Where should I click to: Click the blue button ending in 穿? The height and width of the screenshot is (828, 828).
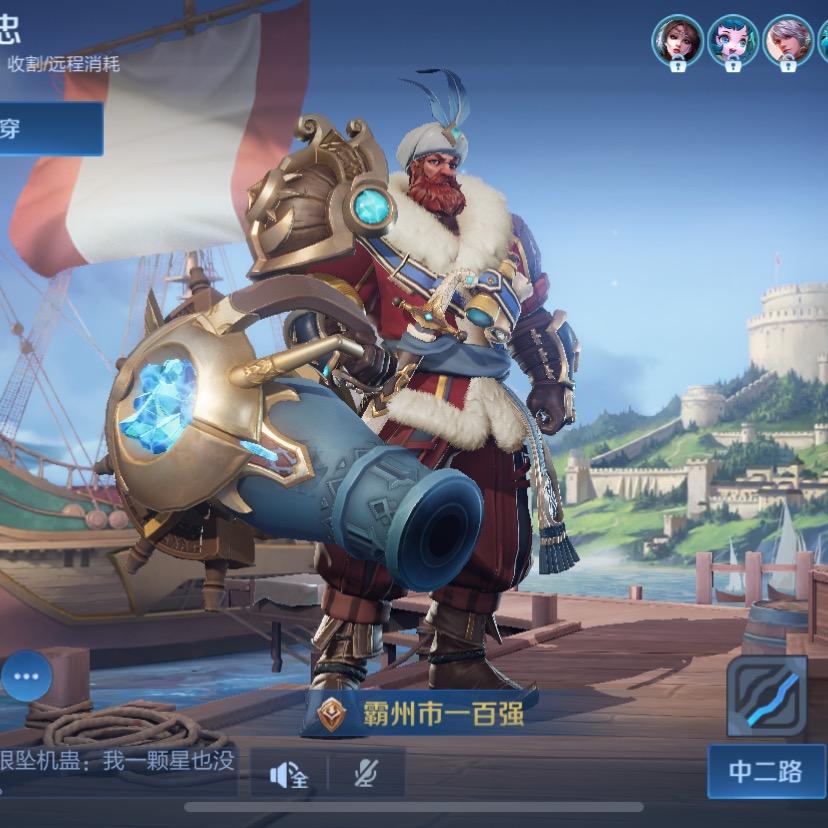pyautogui.click(x=50, y=128)
